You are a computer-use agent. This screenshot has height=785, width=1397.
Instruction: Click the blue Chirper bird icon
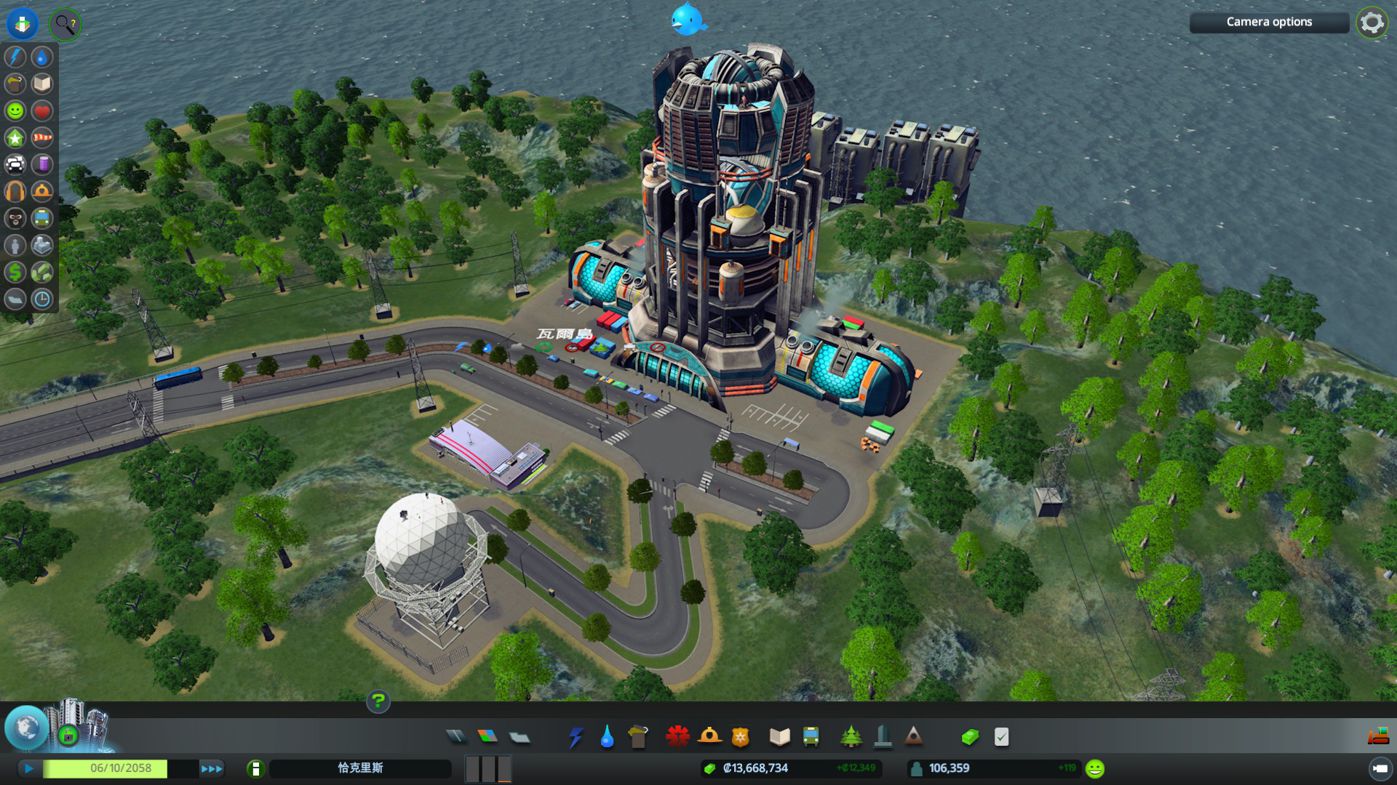tap(688, 19)
